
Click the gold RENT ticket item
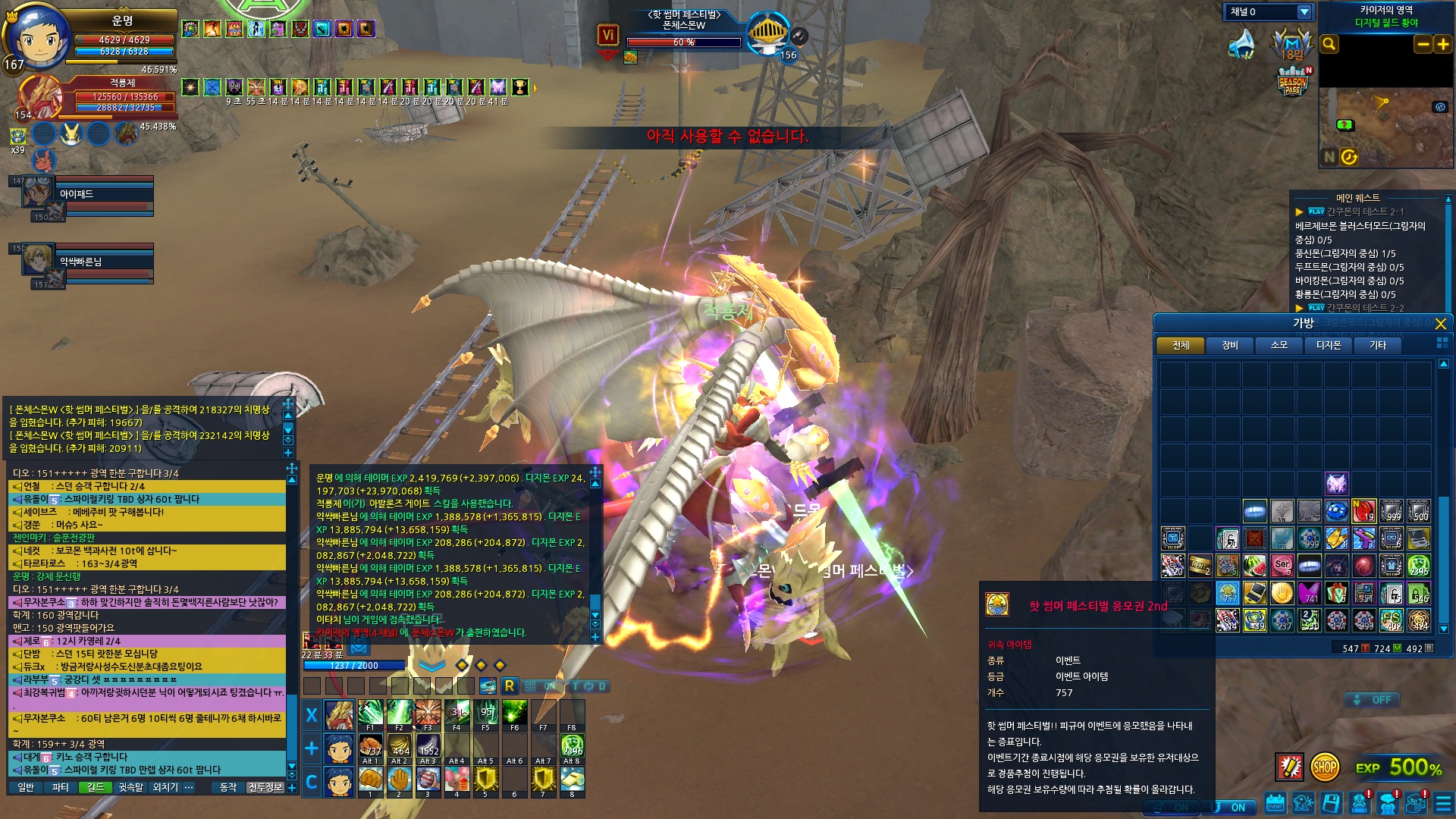click(1200, 566)
